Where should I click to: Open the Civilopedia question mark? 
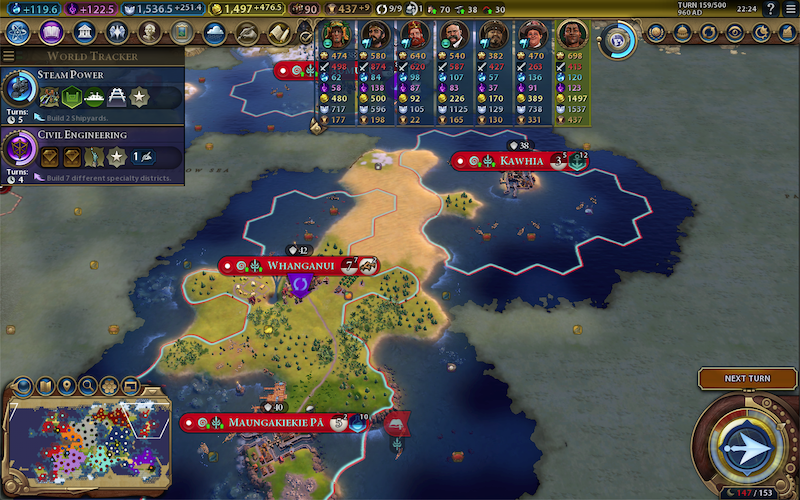pyautogui.click(x=769, y=9)
